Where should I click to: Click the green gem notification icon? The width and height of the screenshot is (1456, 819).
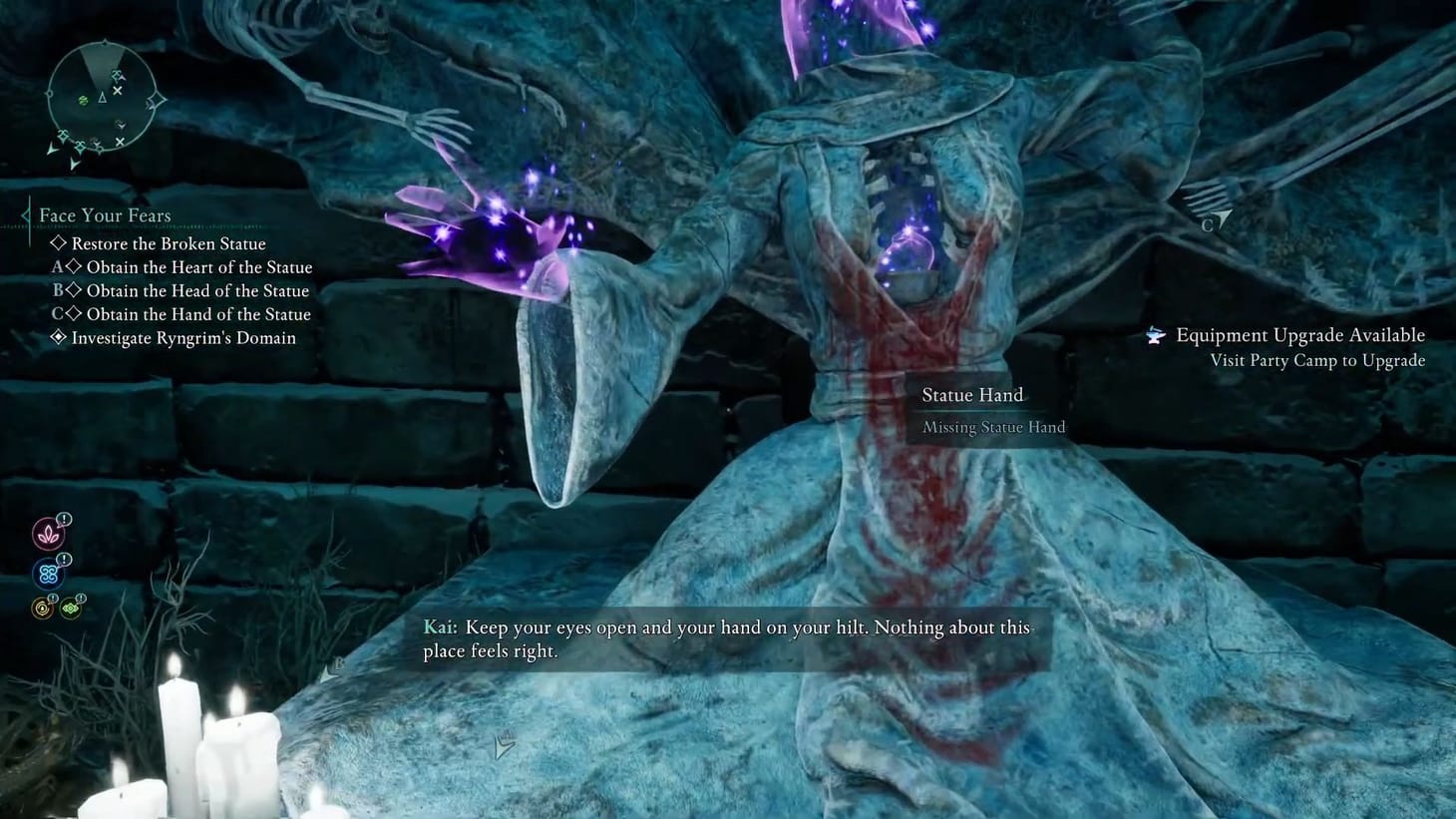(70, 606)
